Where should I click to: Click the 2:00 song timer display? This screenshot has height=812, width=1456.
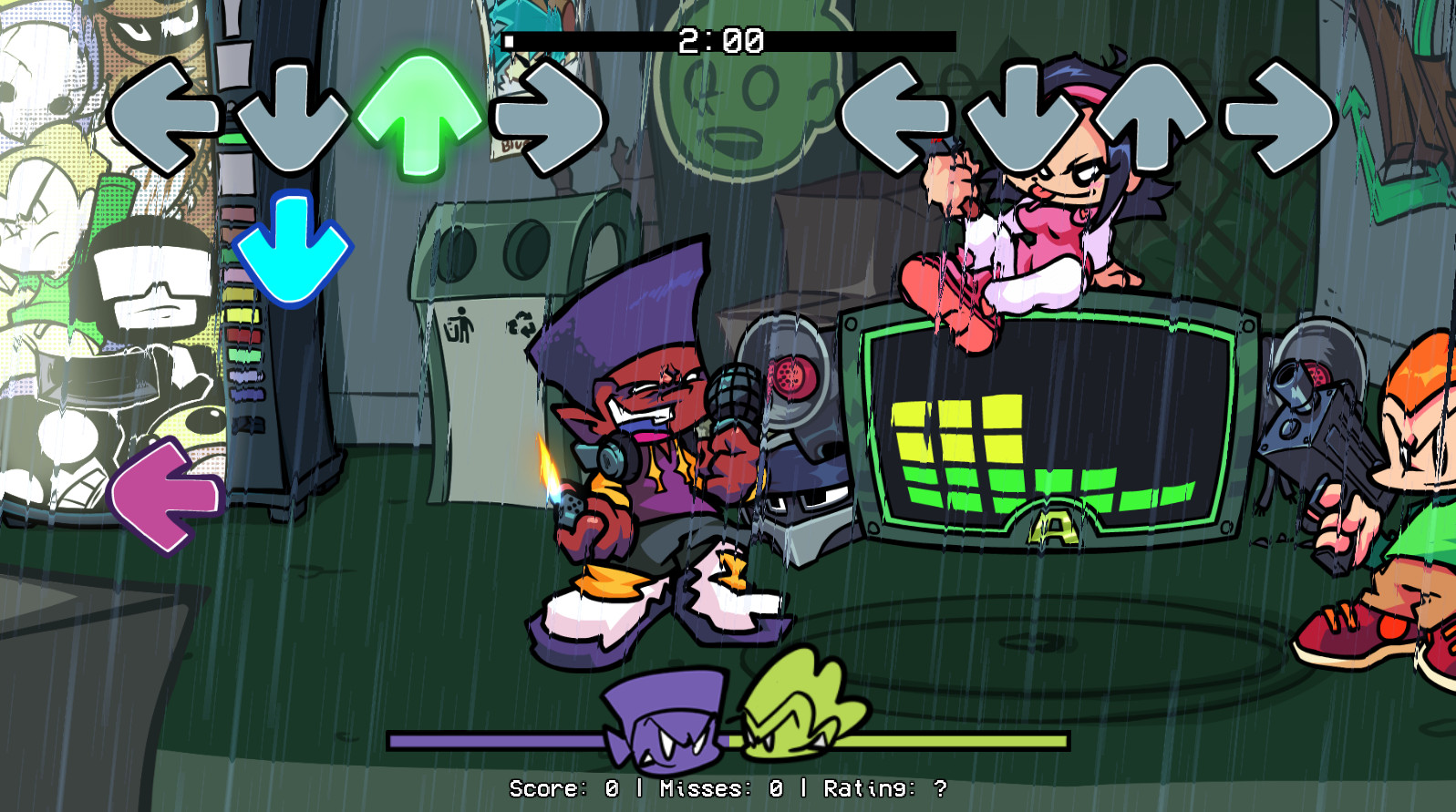coord(720,38)
